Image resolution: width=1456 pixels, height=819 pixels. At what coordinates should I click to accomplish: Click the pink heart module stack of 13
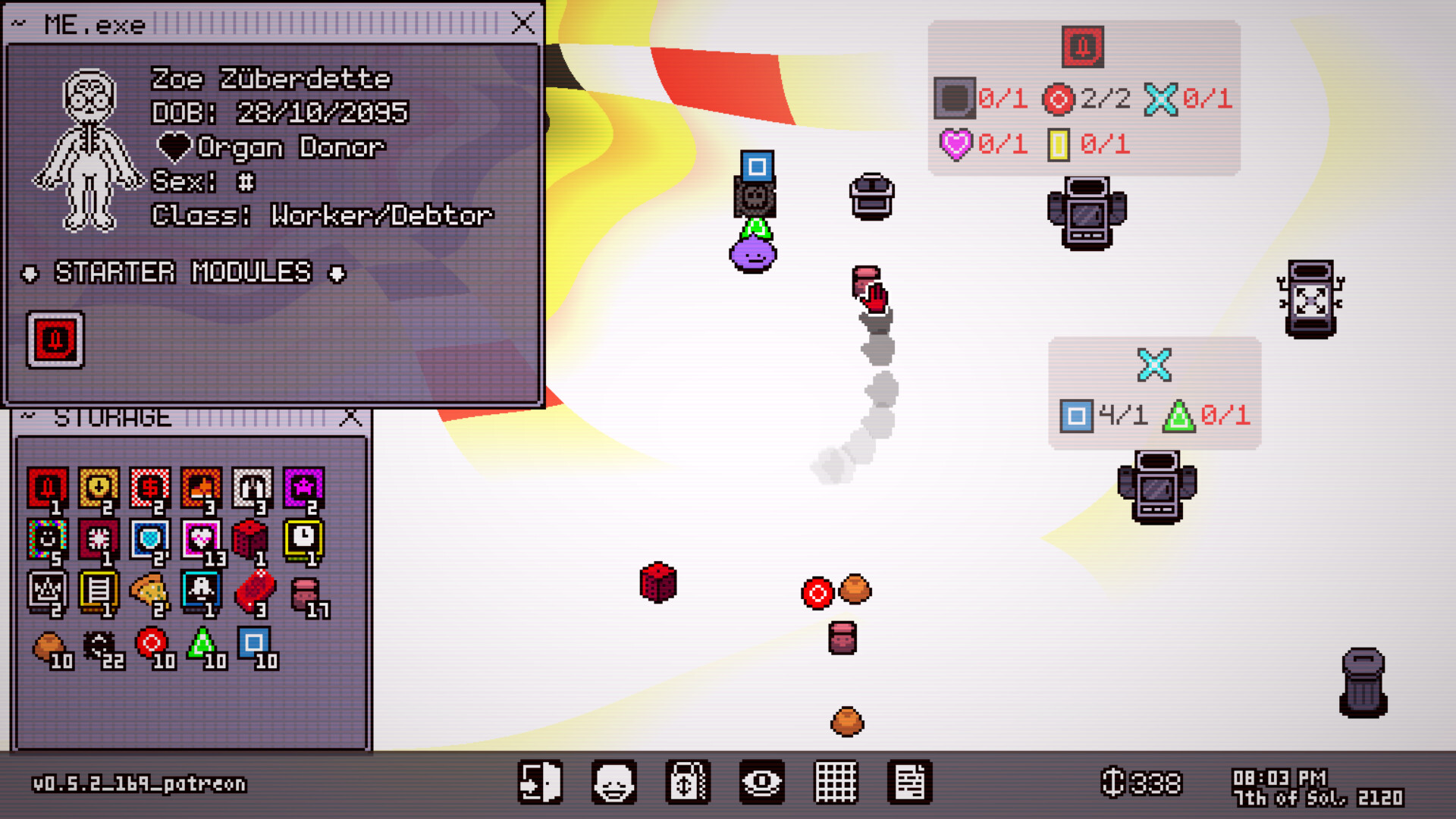click(x=202, y=540)
